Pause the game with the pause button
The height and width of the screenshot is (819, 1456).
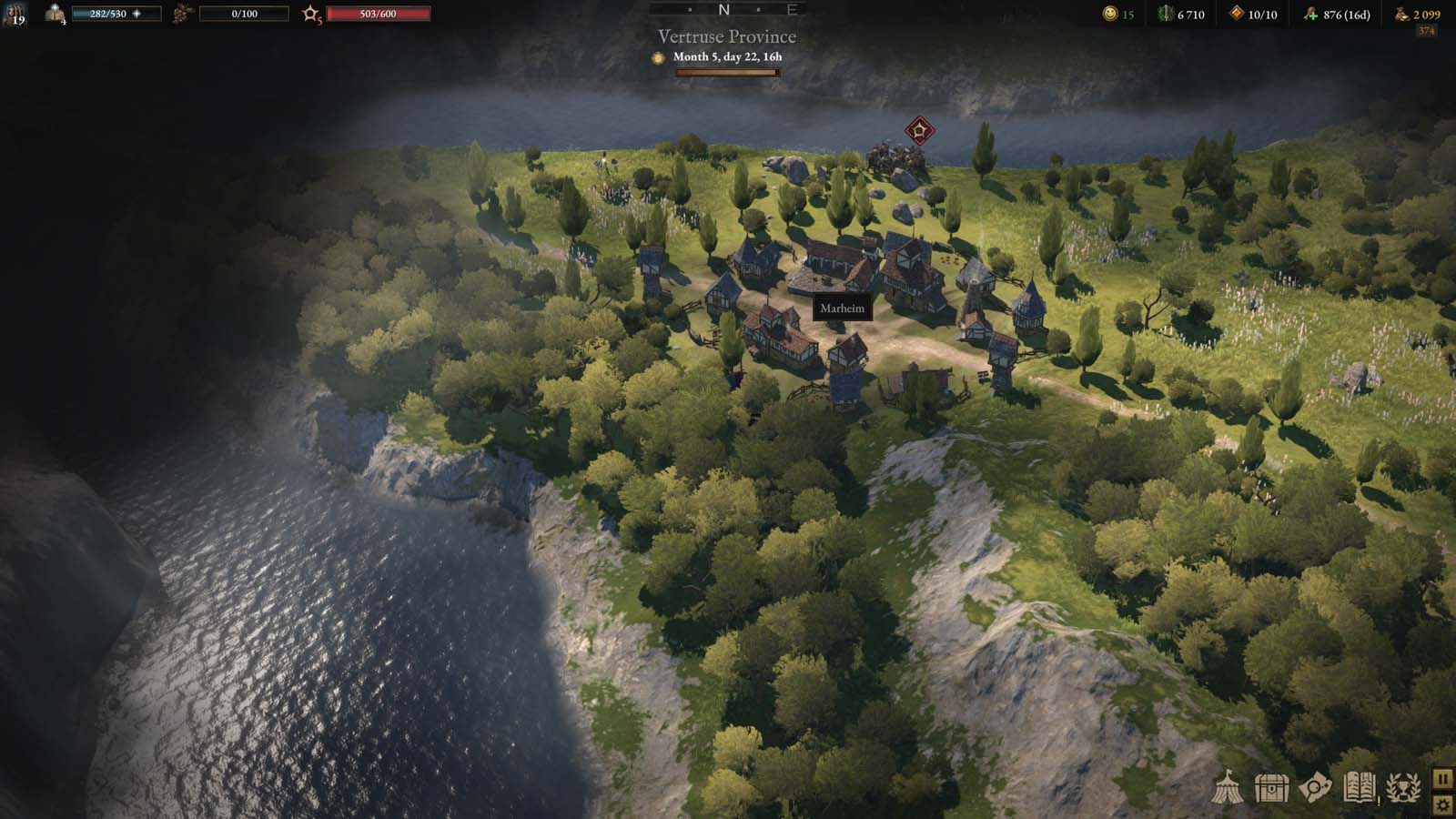(1443, 779)
